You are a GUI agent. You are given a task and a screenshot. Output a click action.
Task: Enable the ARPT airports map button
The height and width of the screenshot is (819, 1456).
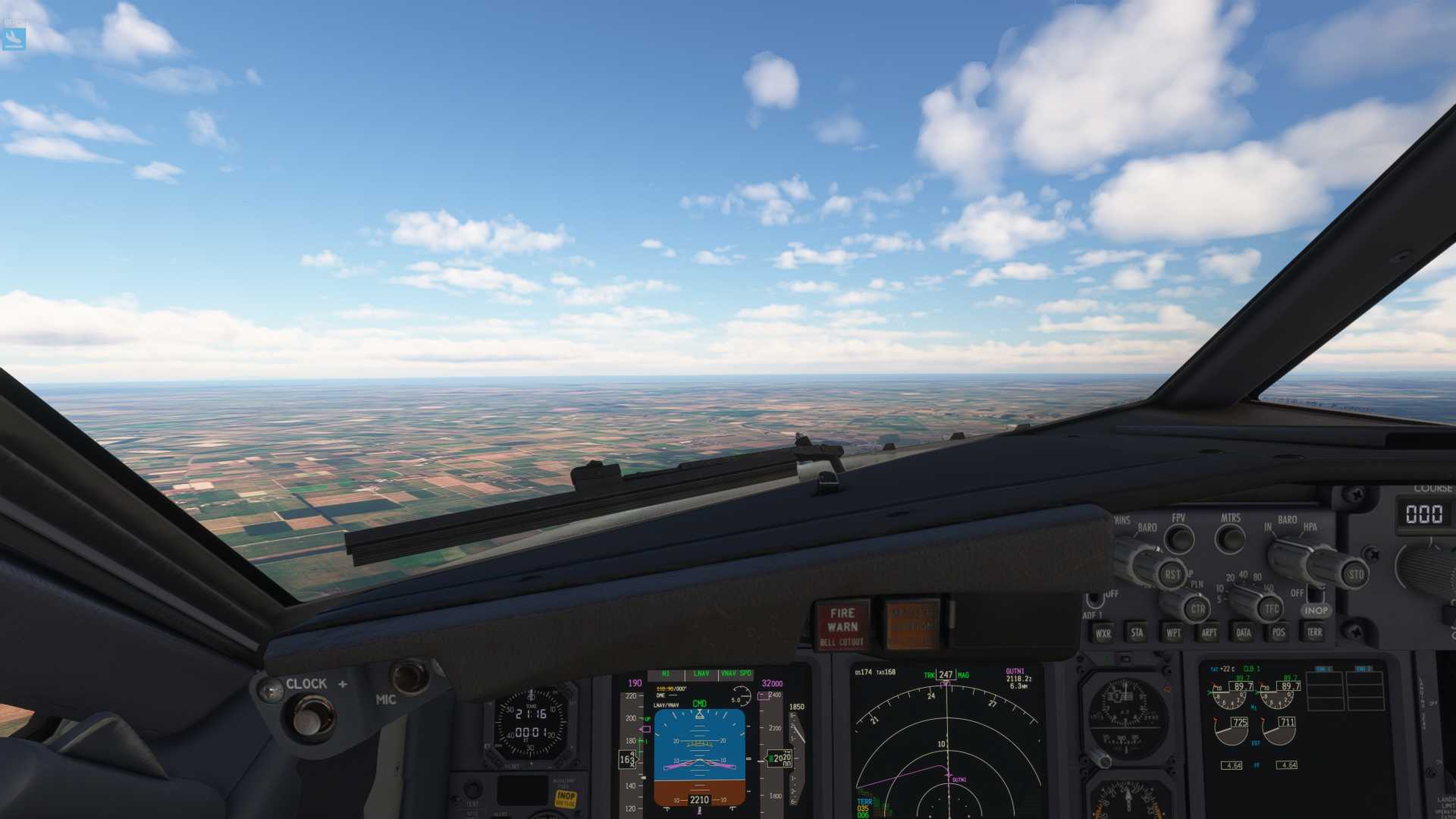[x=1209, y=632]
